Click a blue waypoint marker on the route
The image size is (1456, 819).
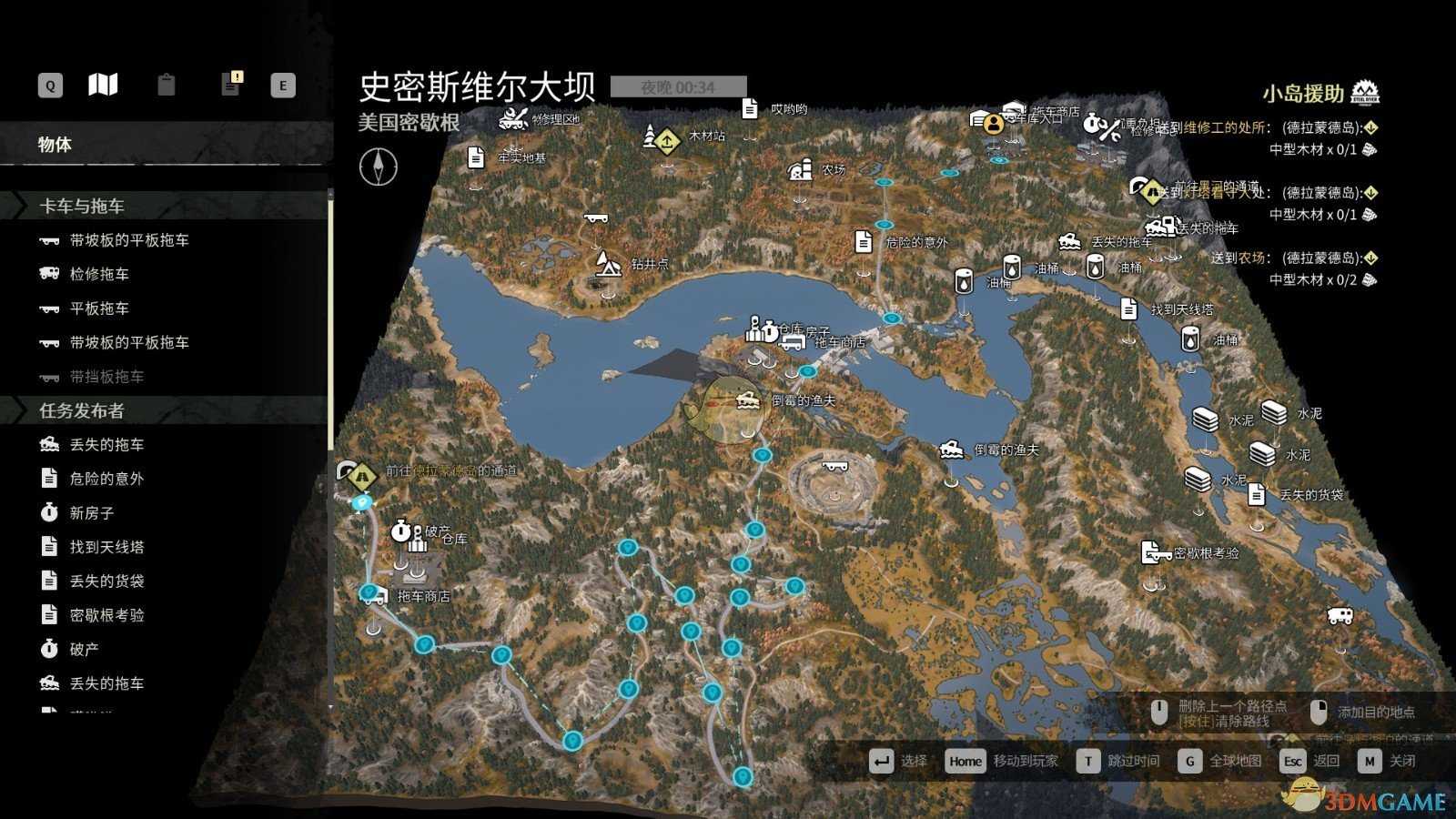(x=627, y=549)
